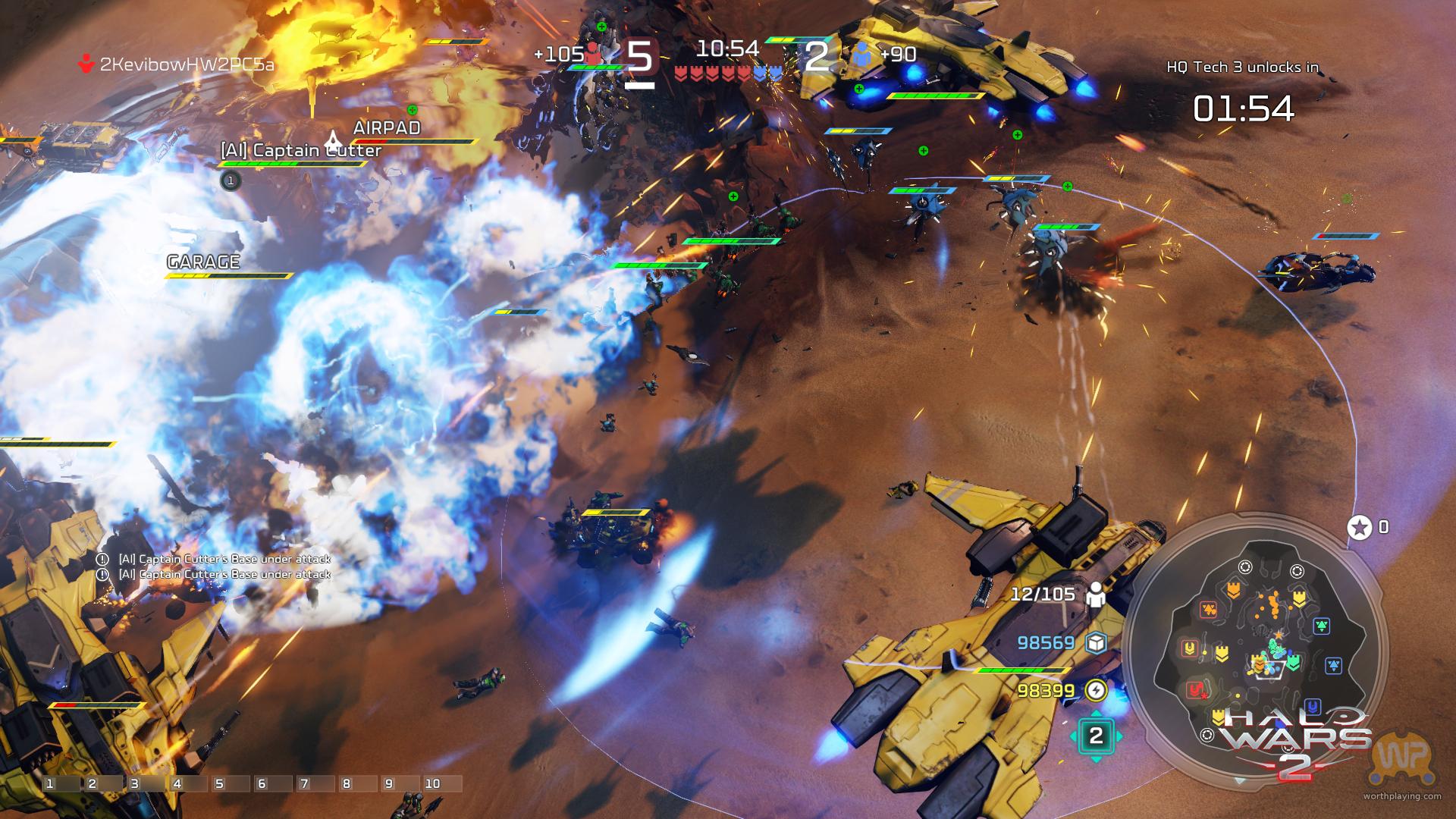Click the red base marker on minimap
Screen dimensions: 1456x819
[x=1196, y=689]
